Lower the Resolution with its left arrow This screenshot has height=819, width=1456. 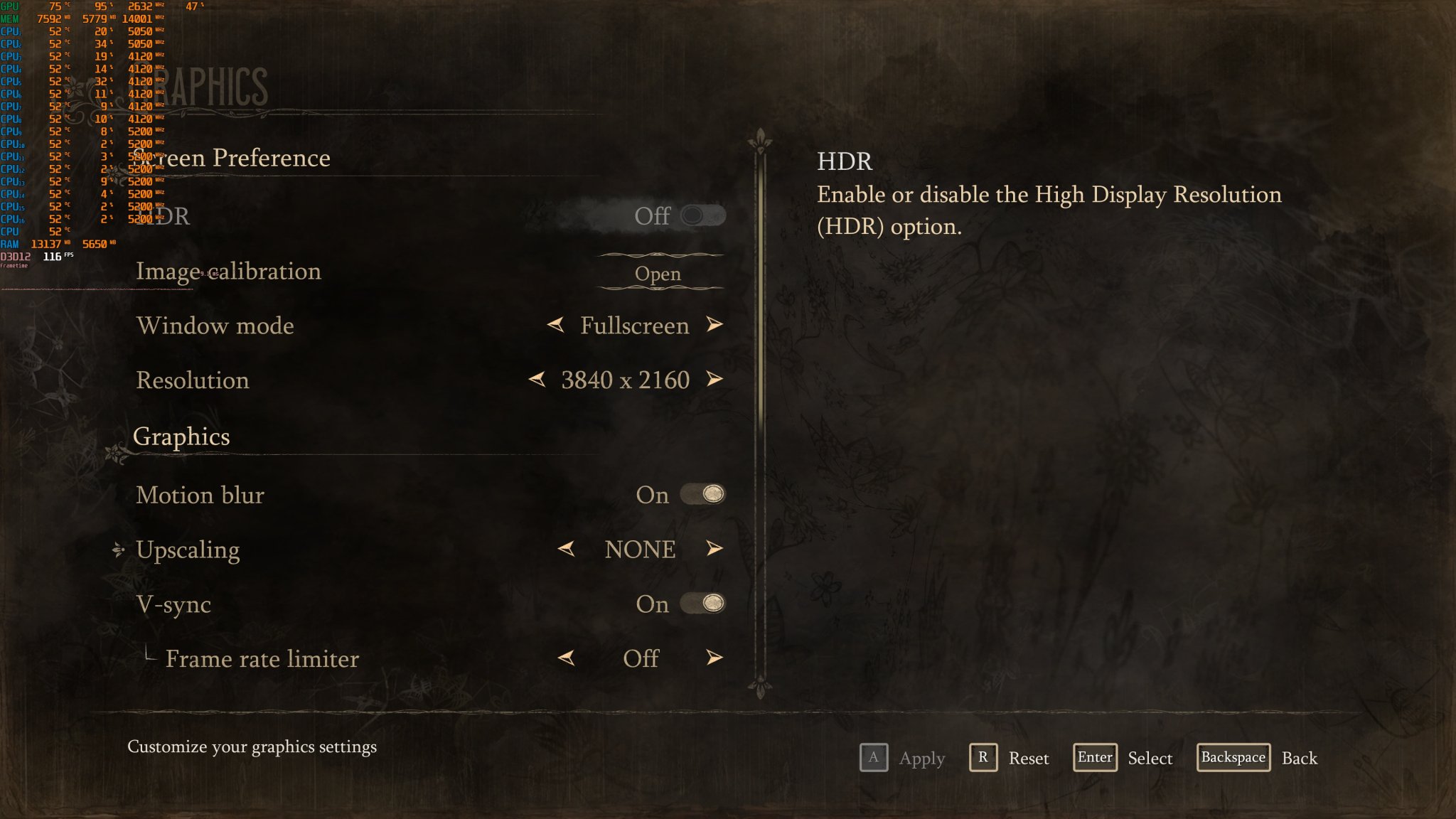(537, 380)
